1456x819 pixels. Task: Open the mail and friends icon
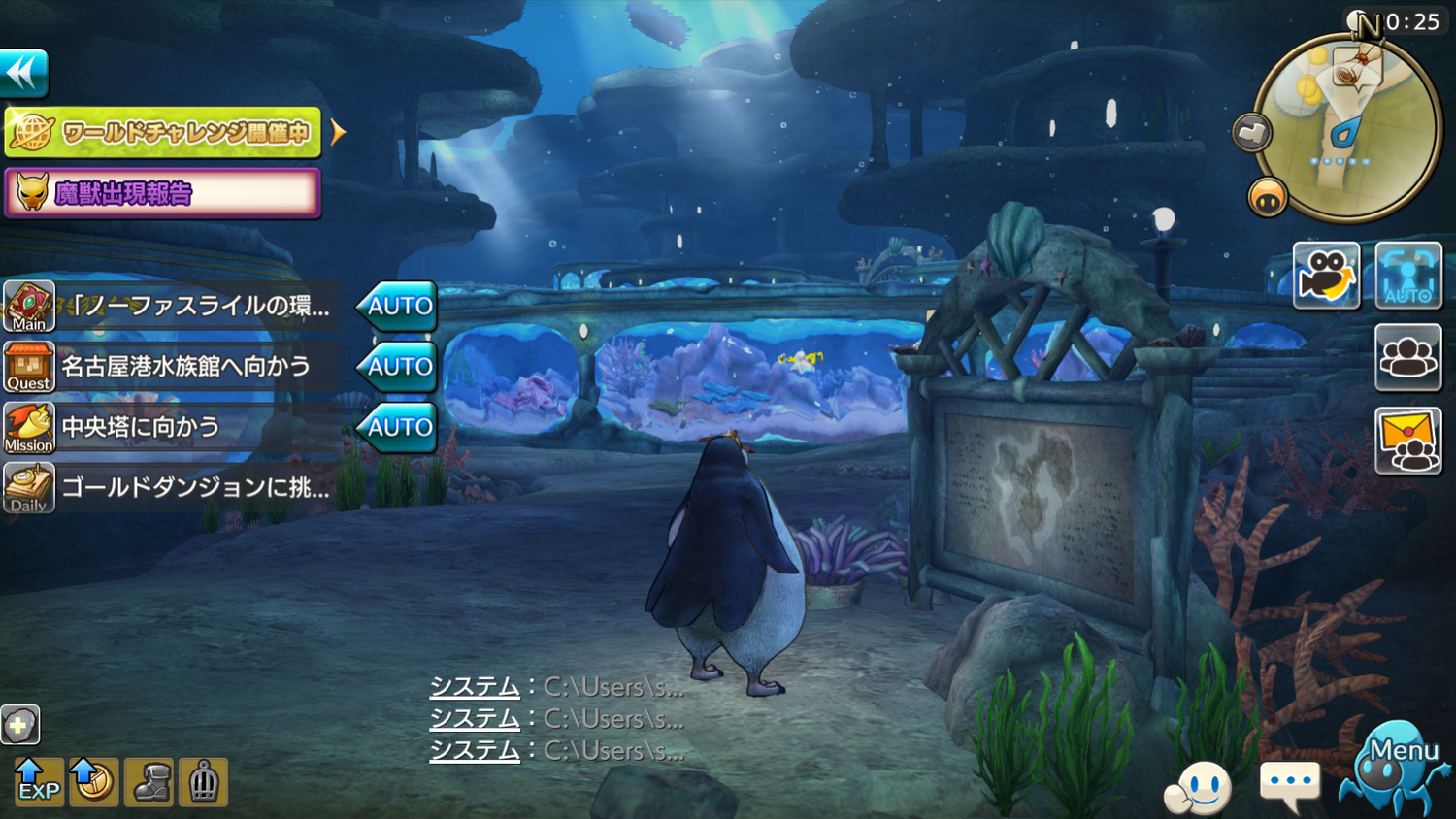pos(1408,441)
